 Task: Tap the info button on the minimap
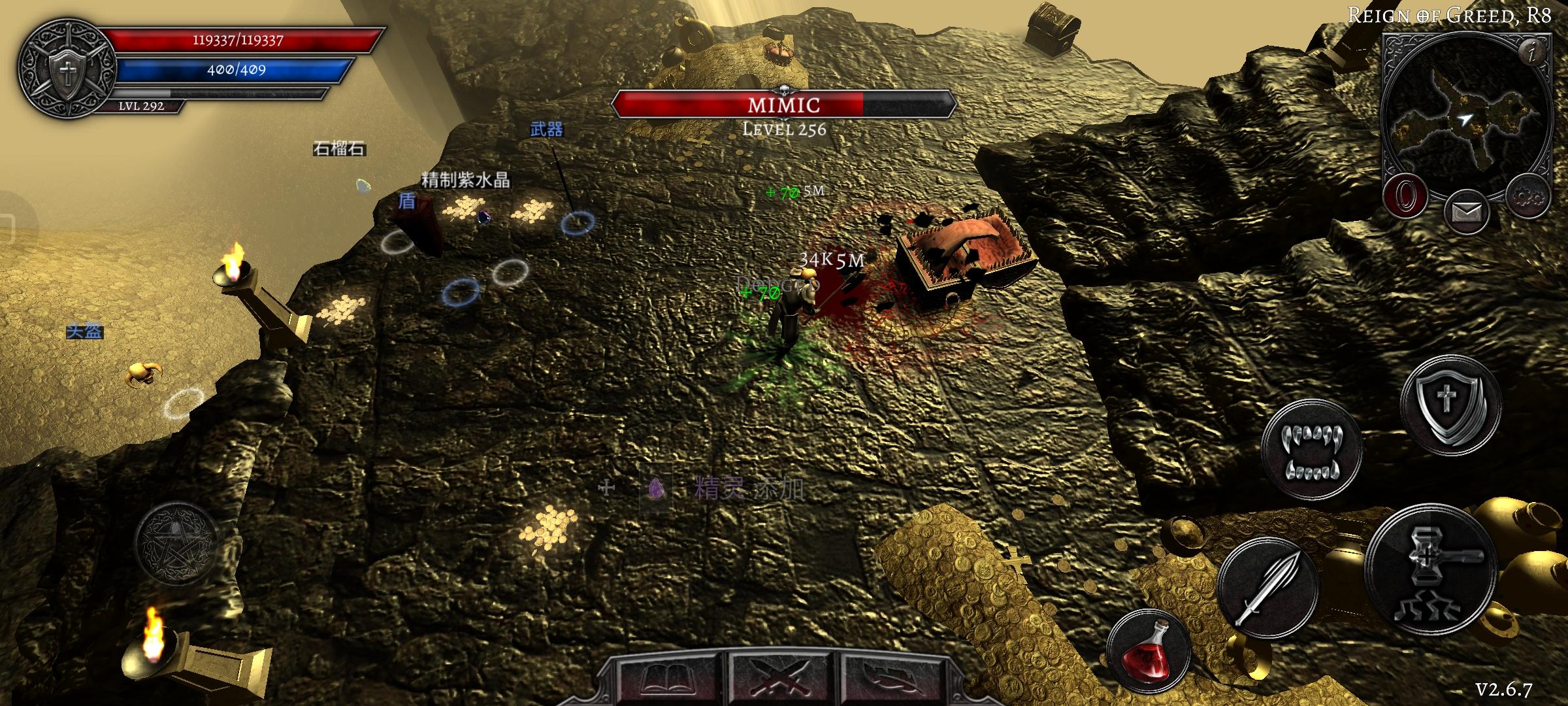1533,51
